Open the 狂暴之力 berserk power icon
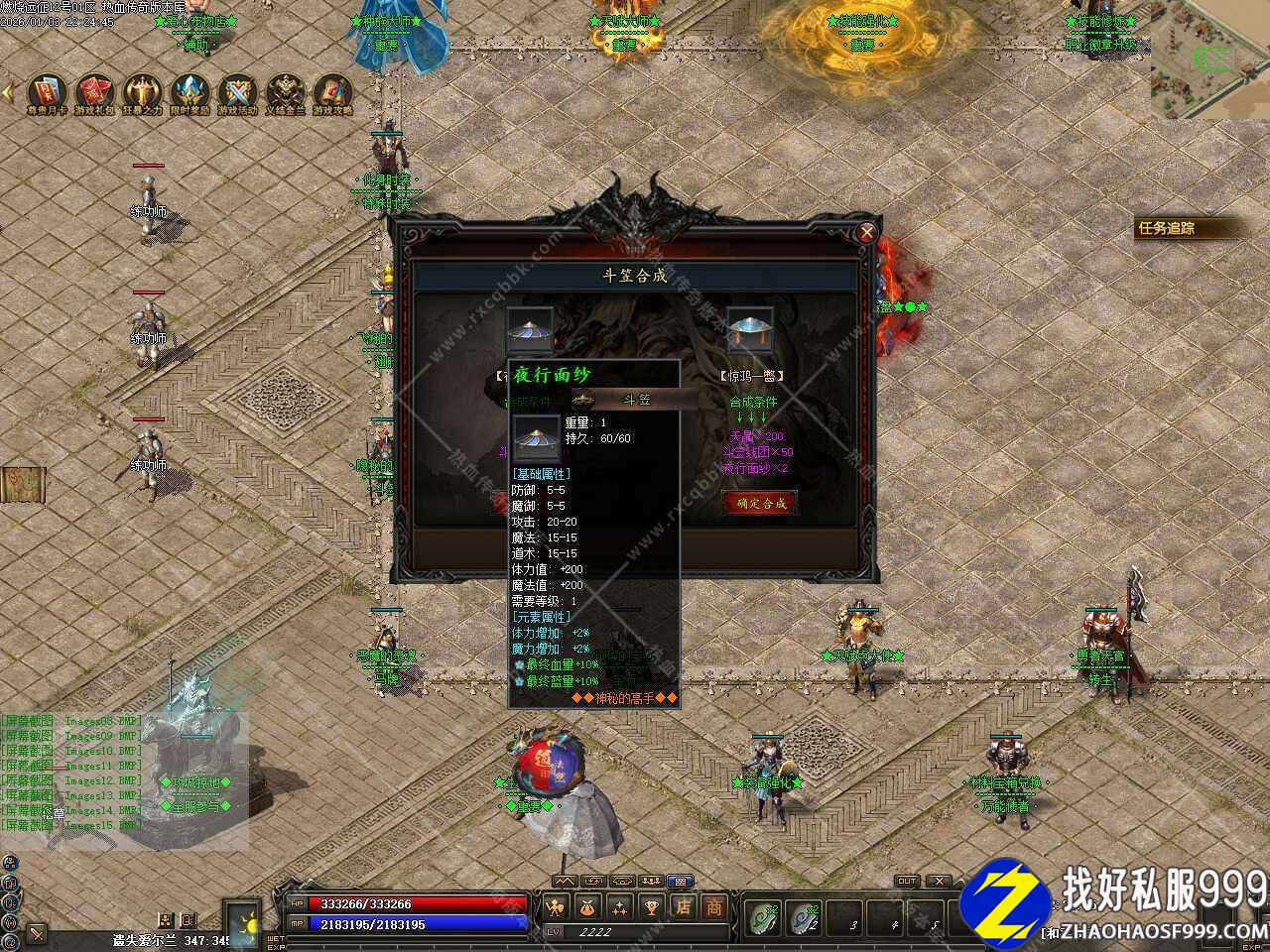This screenshot has width=1270, height=952. coord(142,91)
